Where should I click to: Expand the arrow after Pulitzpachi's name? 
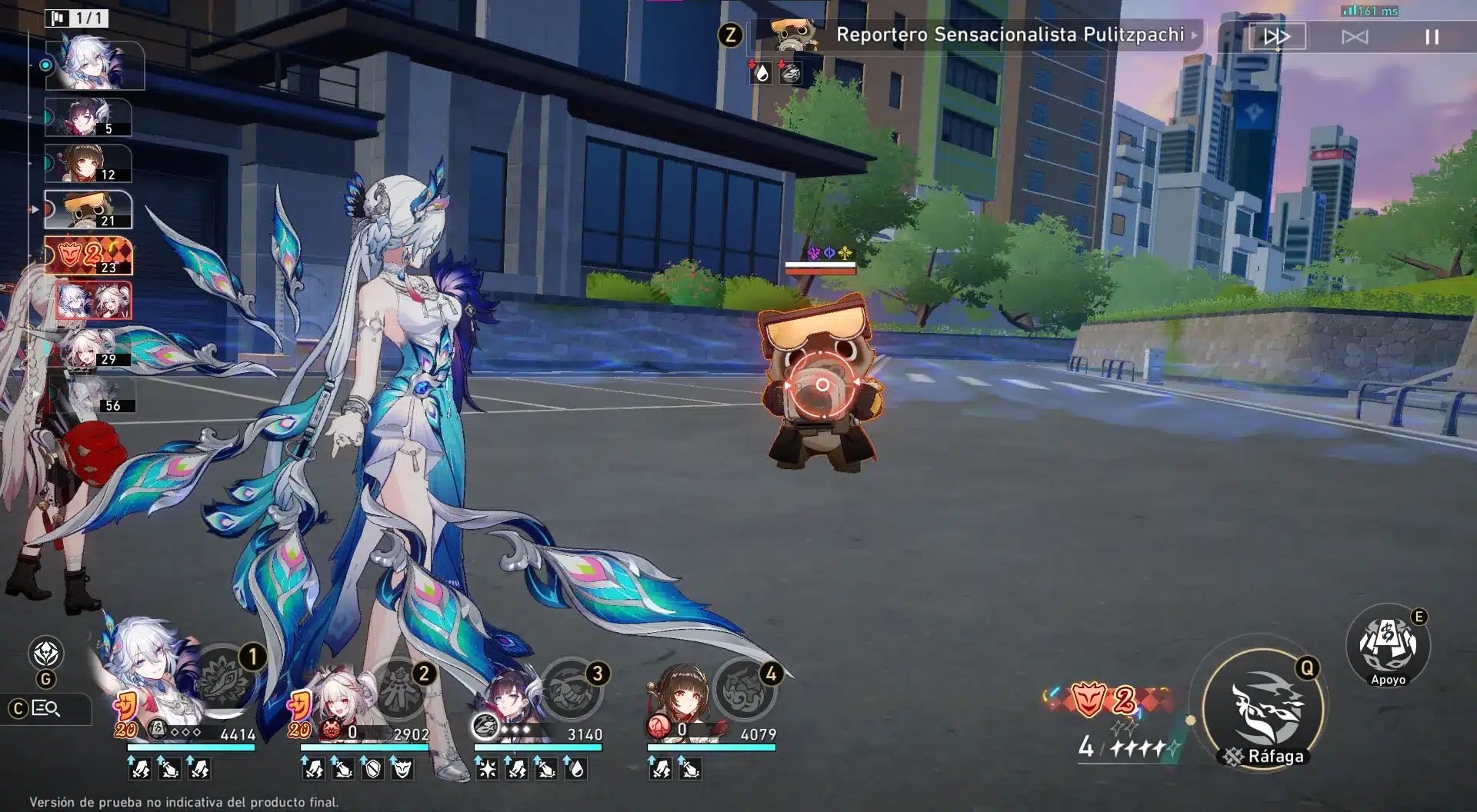1195,35
